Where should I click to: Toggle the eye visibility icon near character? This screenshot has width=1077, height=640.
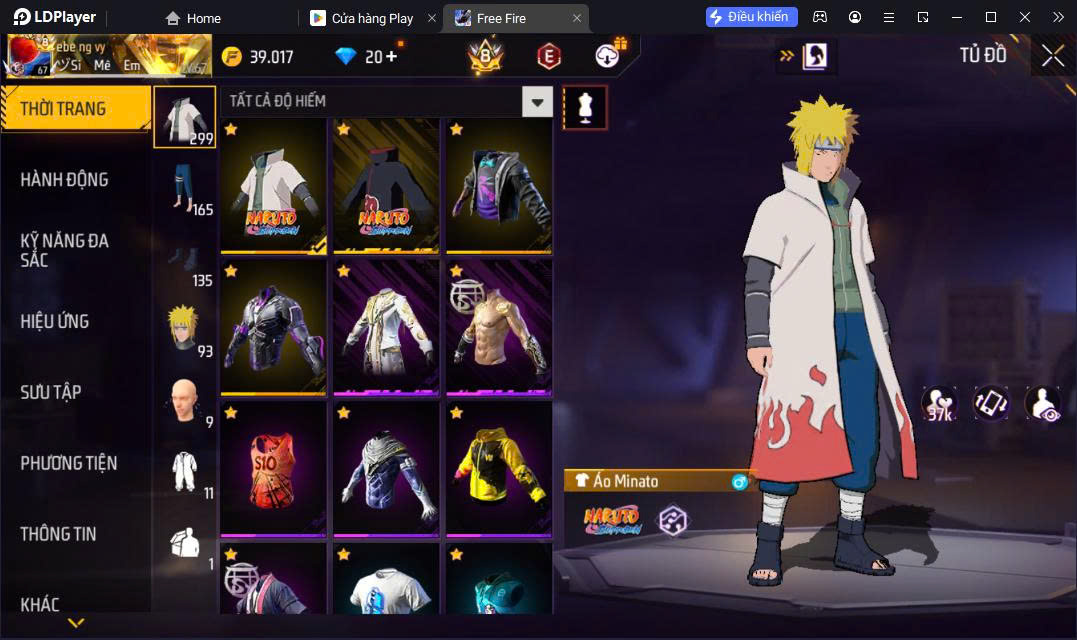pos(1043,403)
